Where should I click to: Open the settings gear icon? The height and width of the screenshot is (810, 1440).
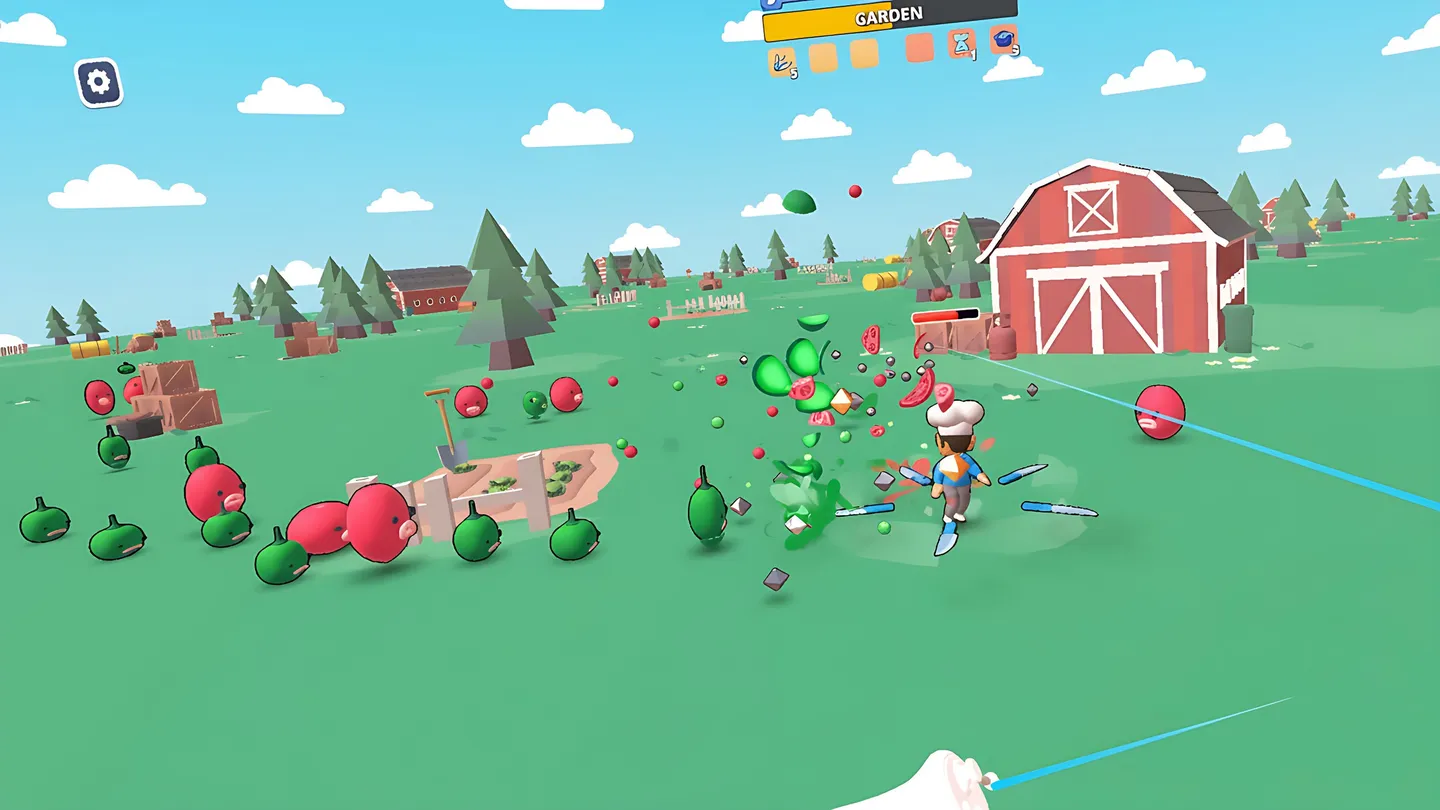[x=96, y=78]
